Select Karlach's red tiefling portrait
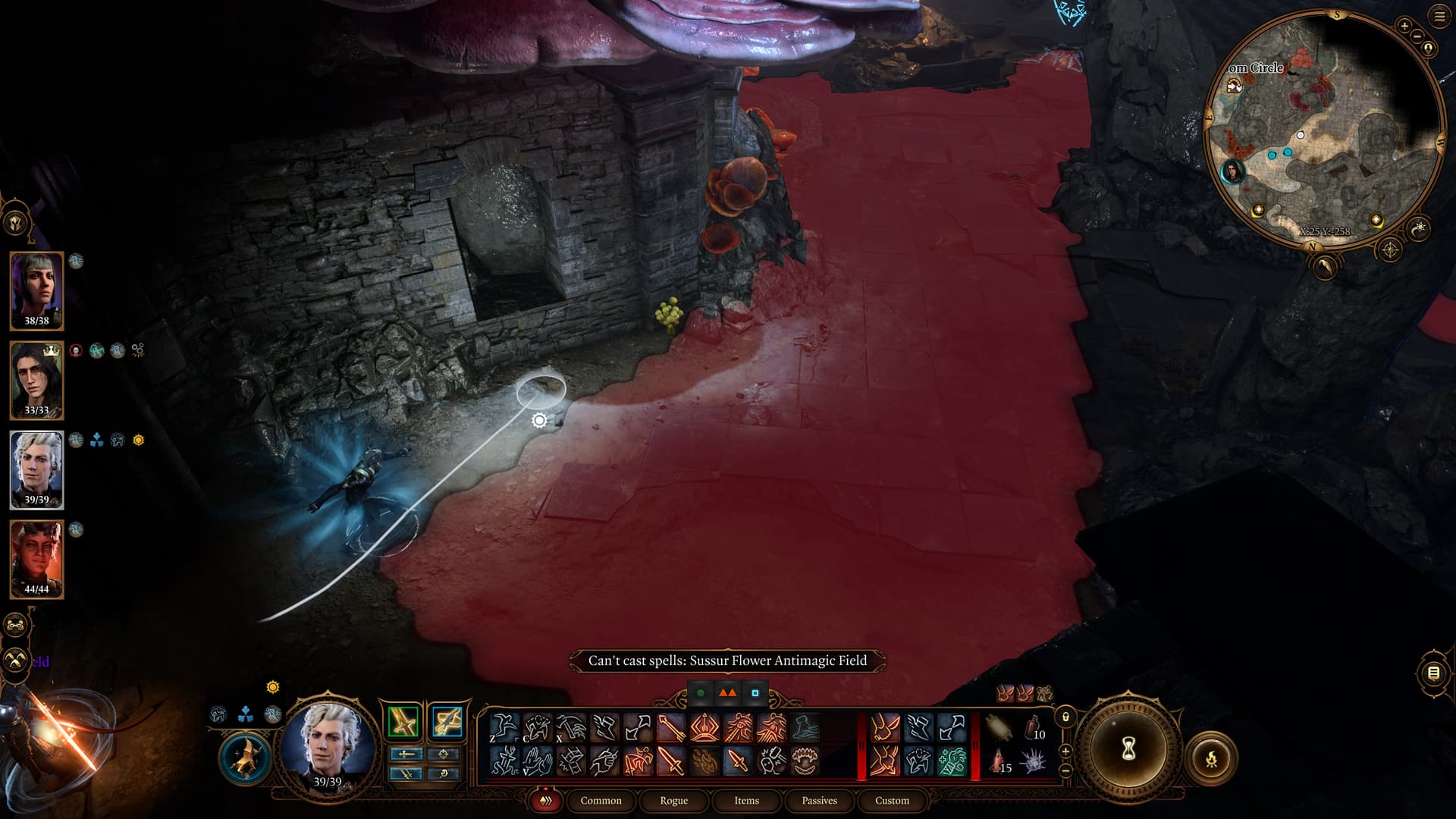 point(36,559)
